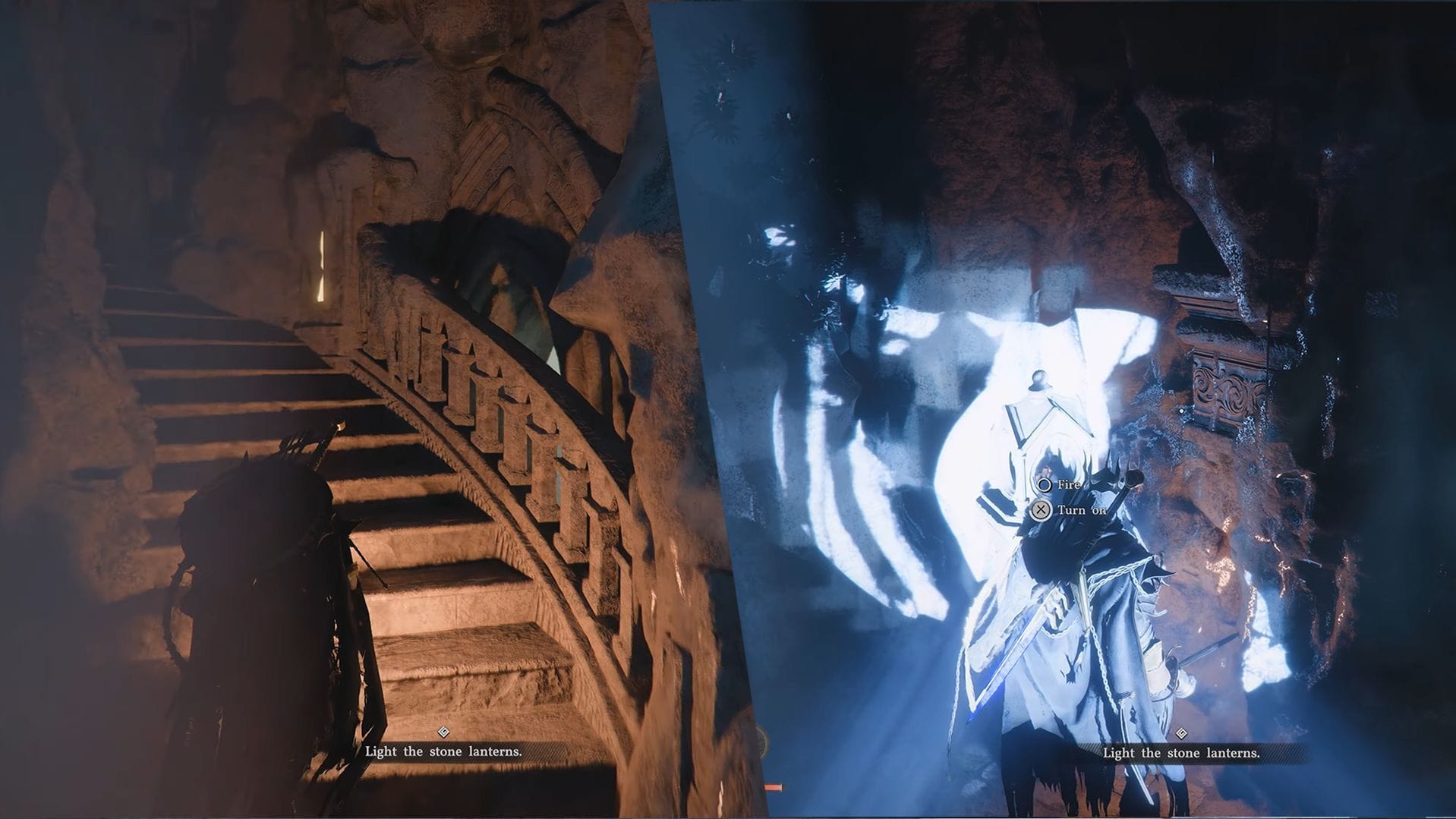Click the faded circular compass icon near screen center
Viewport: 1456px width, 819px height.
point(759,740)
